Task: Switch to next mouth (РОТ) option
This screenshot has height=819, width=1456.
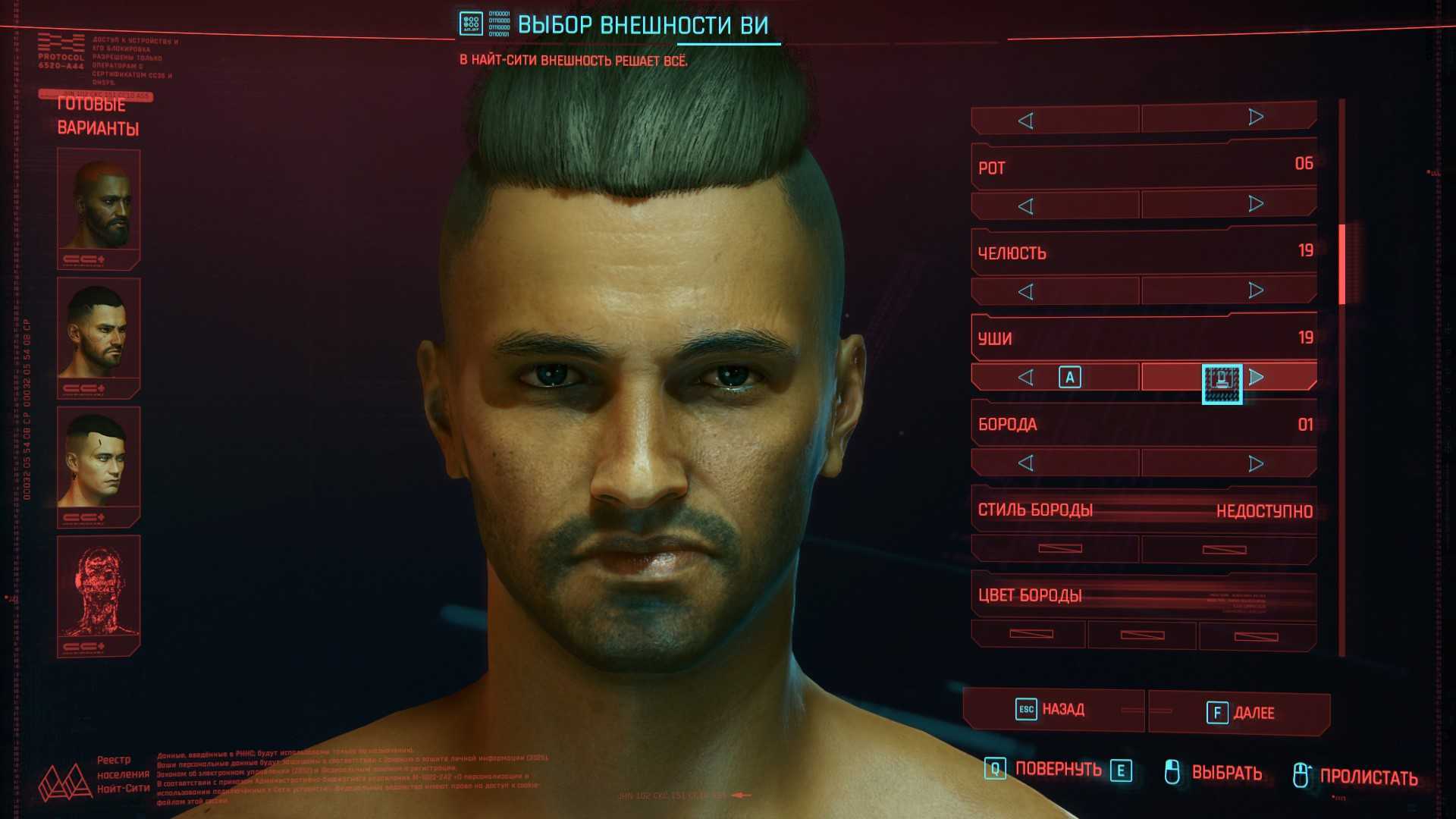Action: (1256, 204)
